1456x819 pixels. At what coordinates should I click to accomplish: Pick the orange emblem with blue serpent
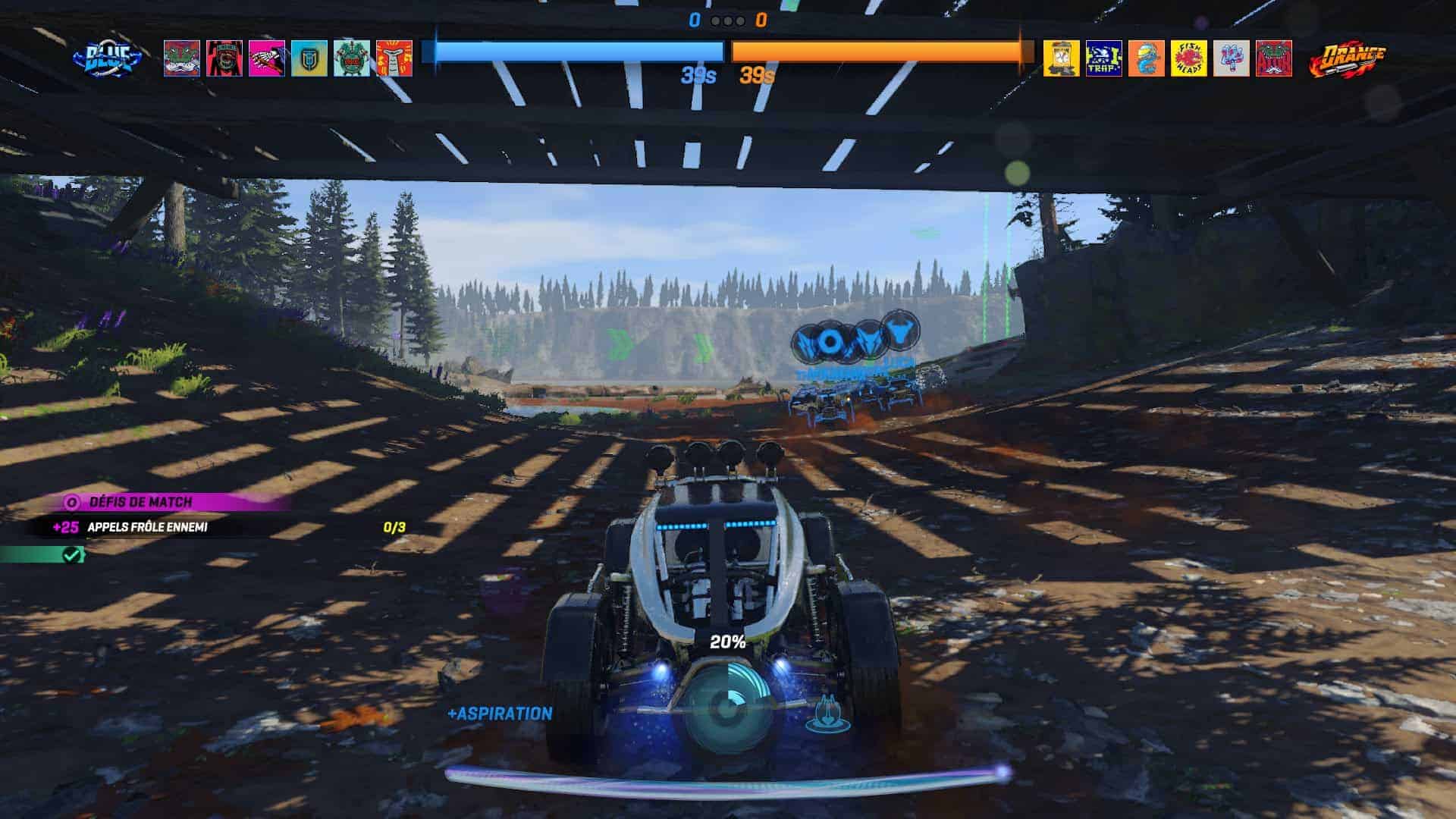pos(1146,58)
